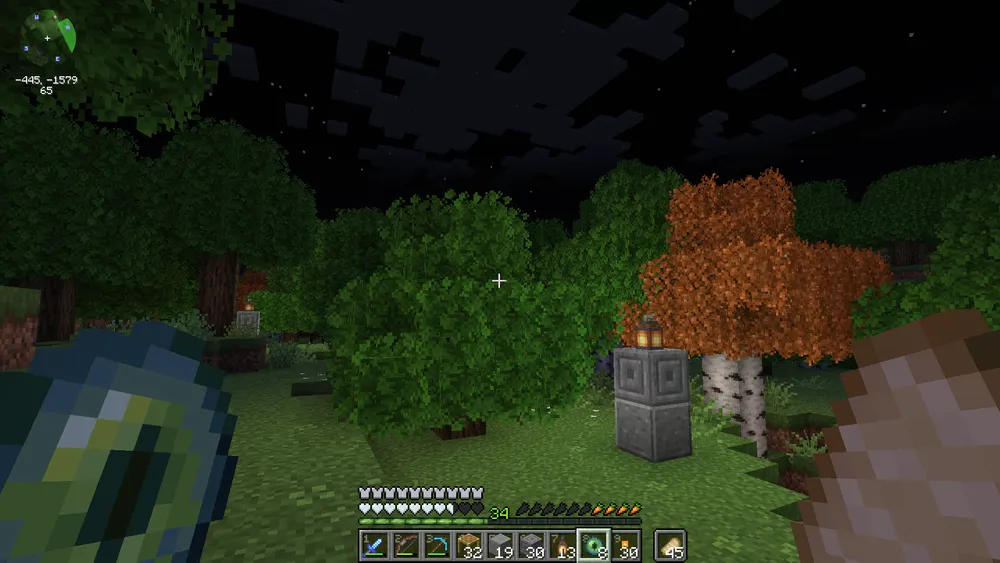The image size is (1000, 563).
Task: Click the circular minimap
Action: coord(50,36)
